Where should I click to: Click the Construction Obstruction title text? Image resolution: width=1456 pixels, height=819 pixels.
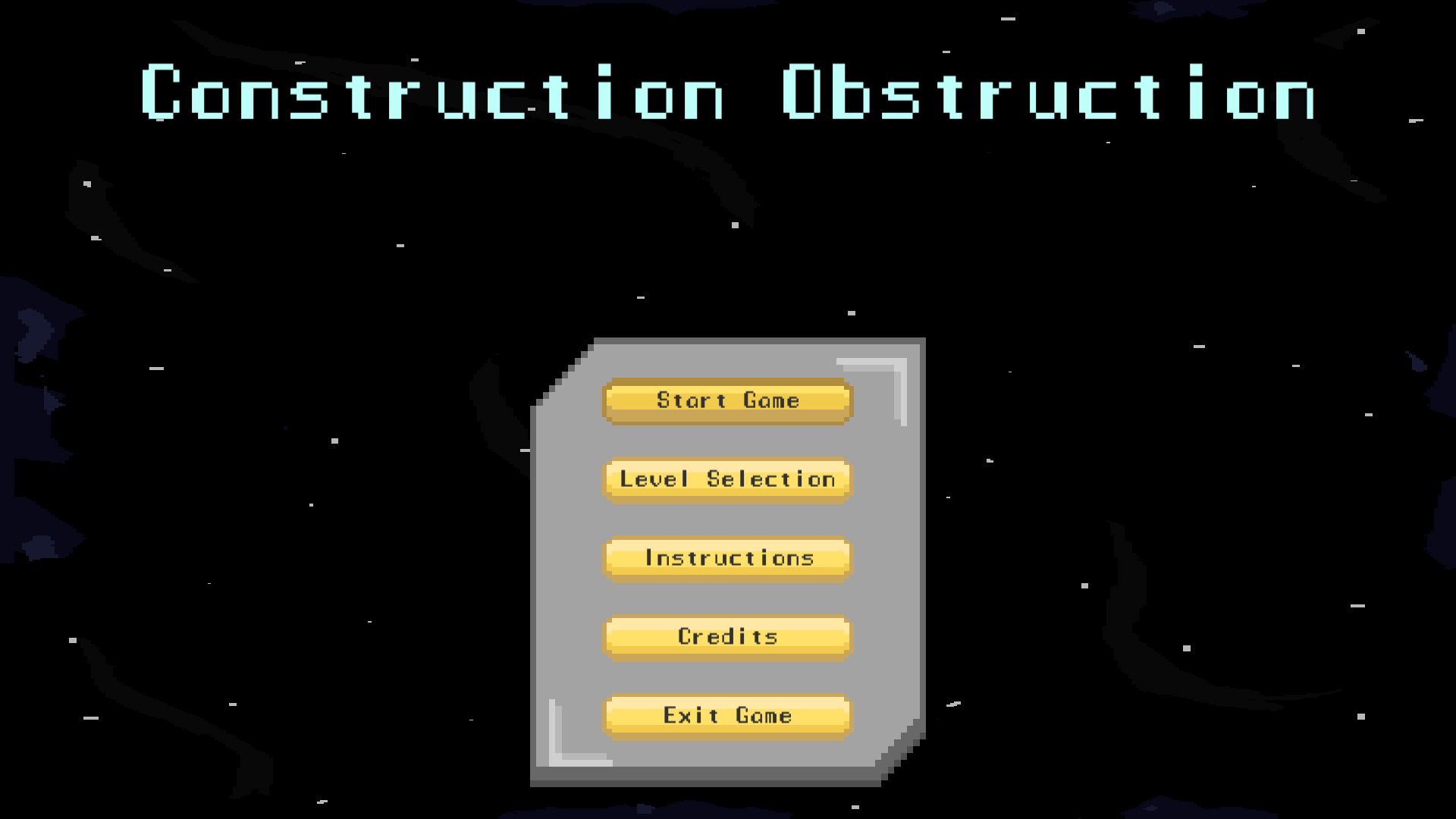click(x=726, y=95)
